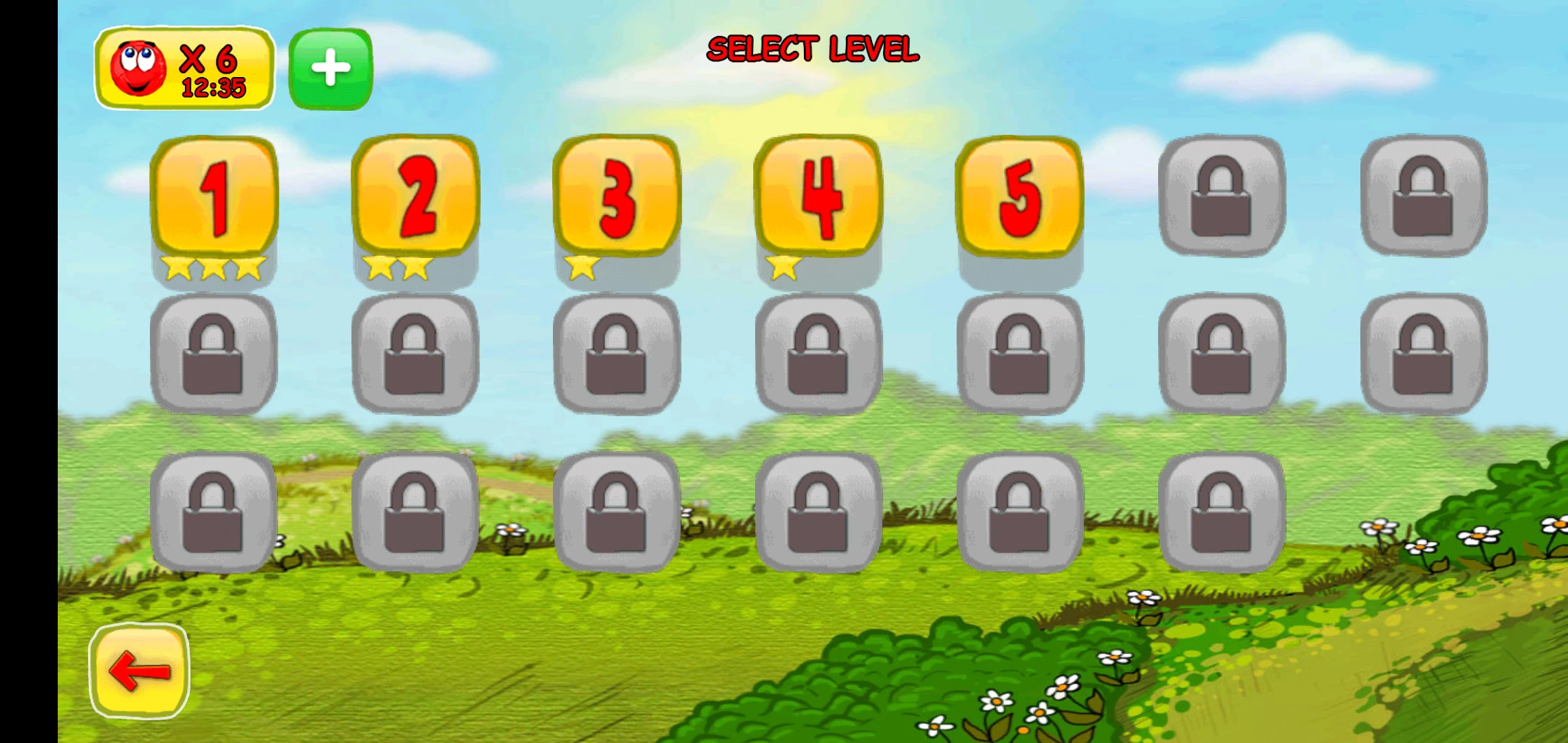Tap the red ball lives counter
This screenshot has height=743, width=1568.
[x=184, y=69]
